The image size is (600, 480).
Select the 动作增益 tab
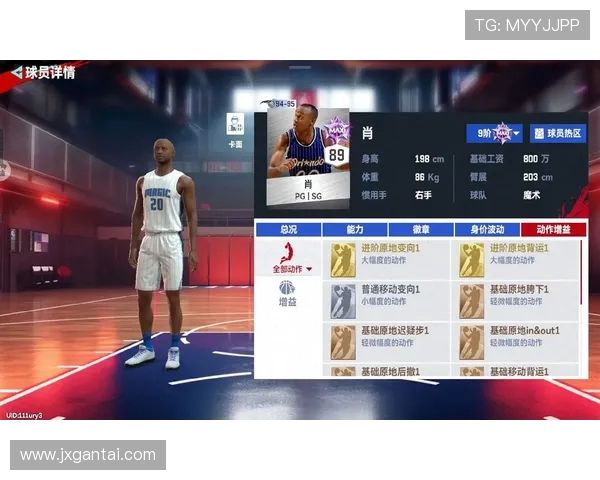pos(551,229)
